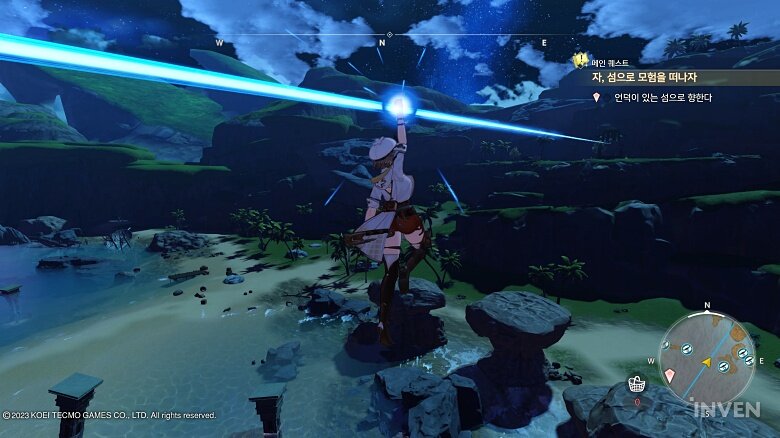Open the gathering basket icon
The height and width of the screenshot is (438, 780).
click(x=635, y=384)
